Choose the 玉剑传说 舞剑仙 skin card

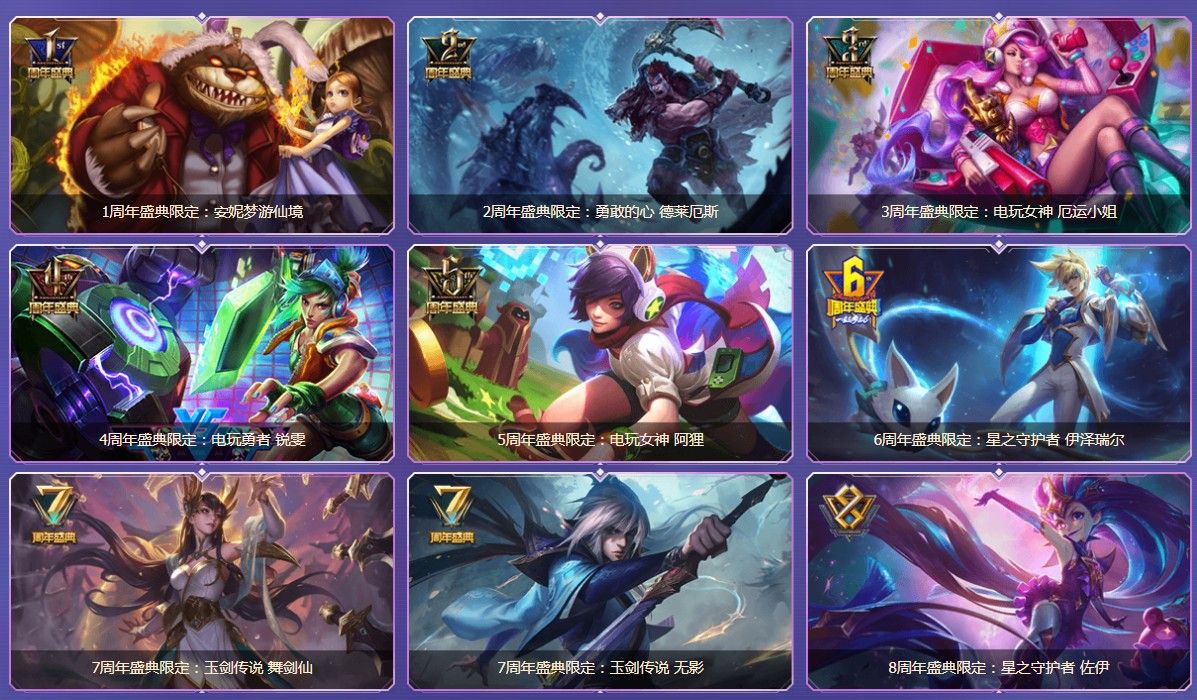[201, 581]
